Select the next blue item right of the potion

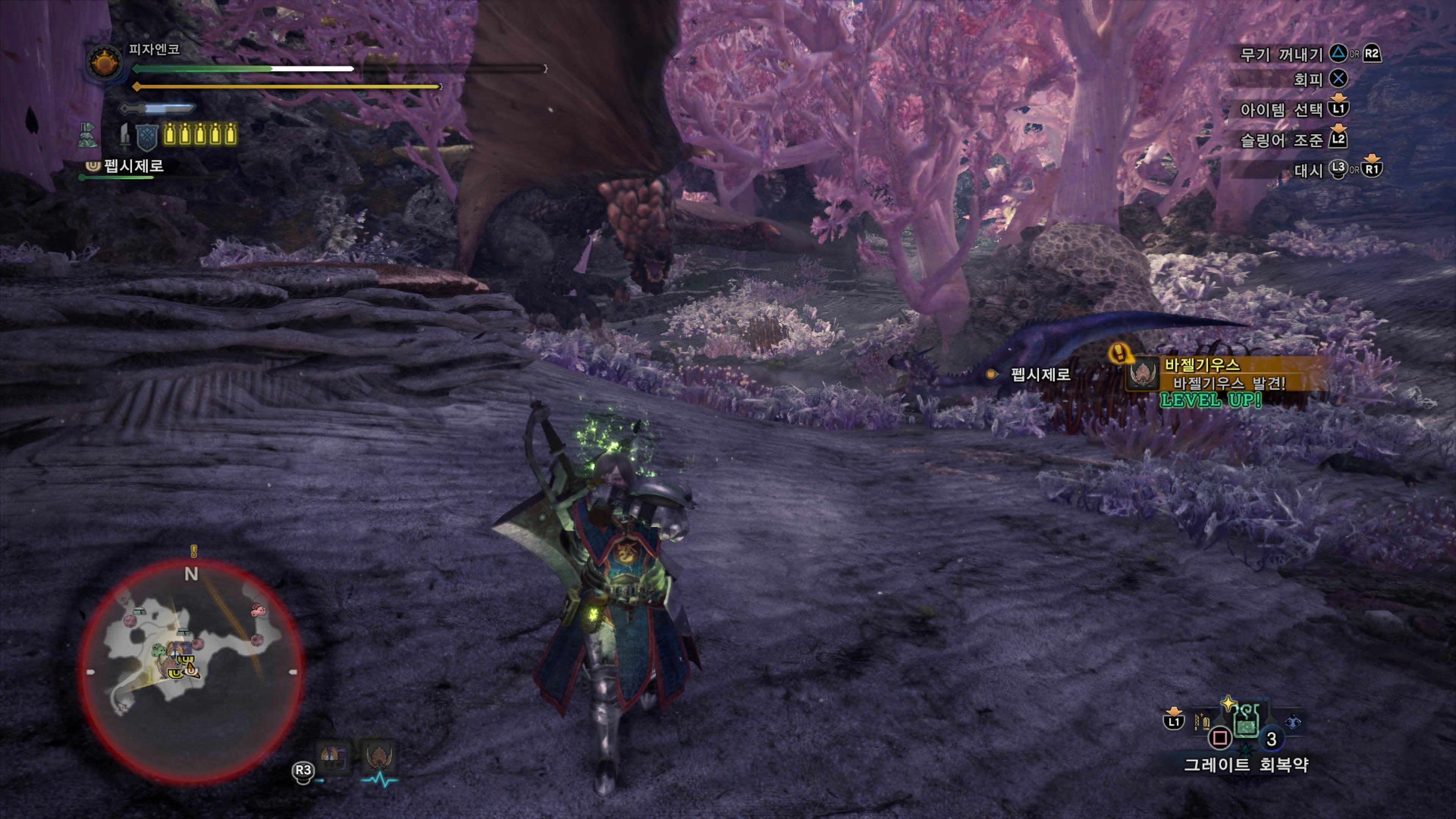tap(1293, 722)
